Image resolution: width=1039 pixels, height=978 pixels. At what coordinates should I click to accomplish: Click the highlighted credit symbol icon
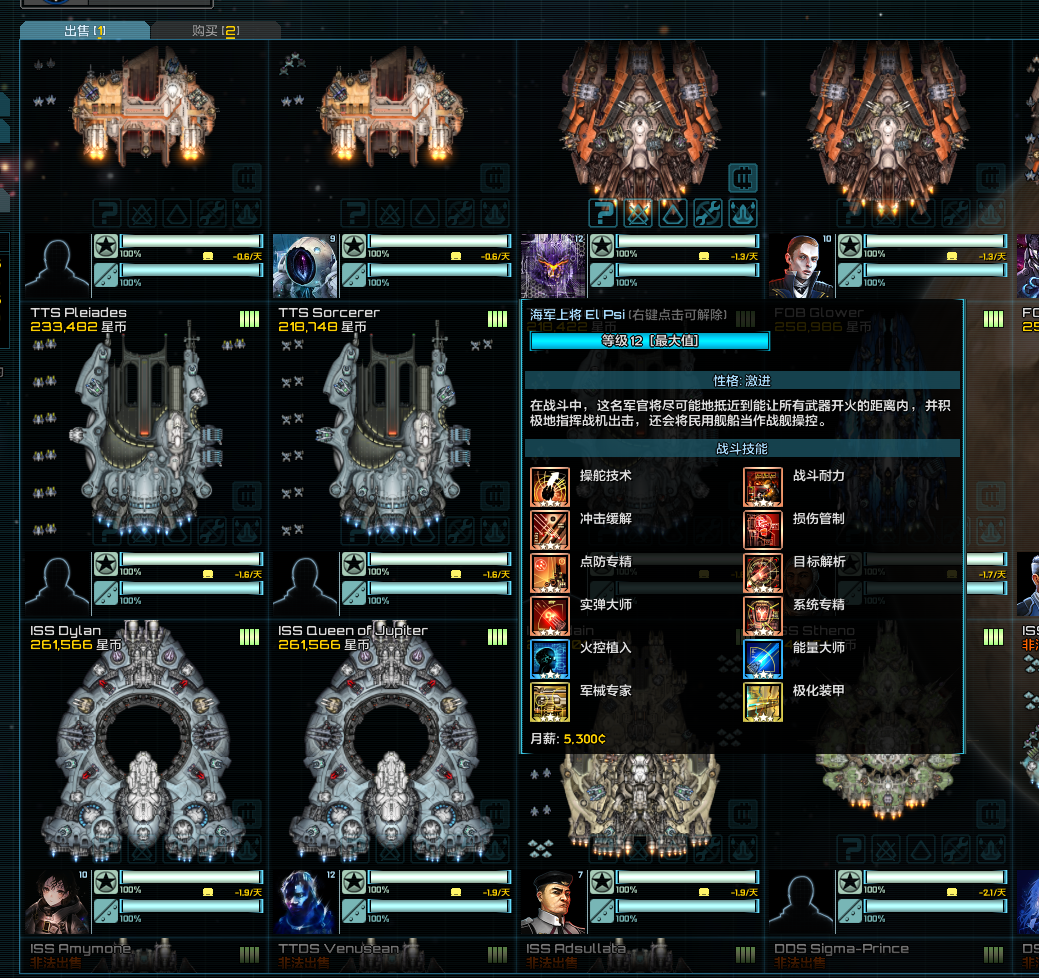(x=743, y=179)
